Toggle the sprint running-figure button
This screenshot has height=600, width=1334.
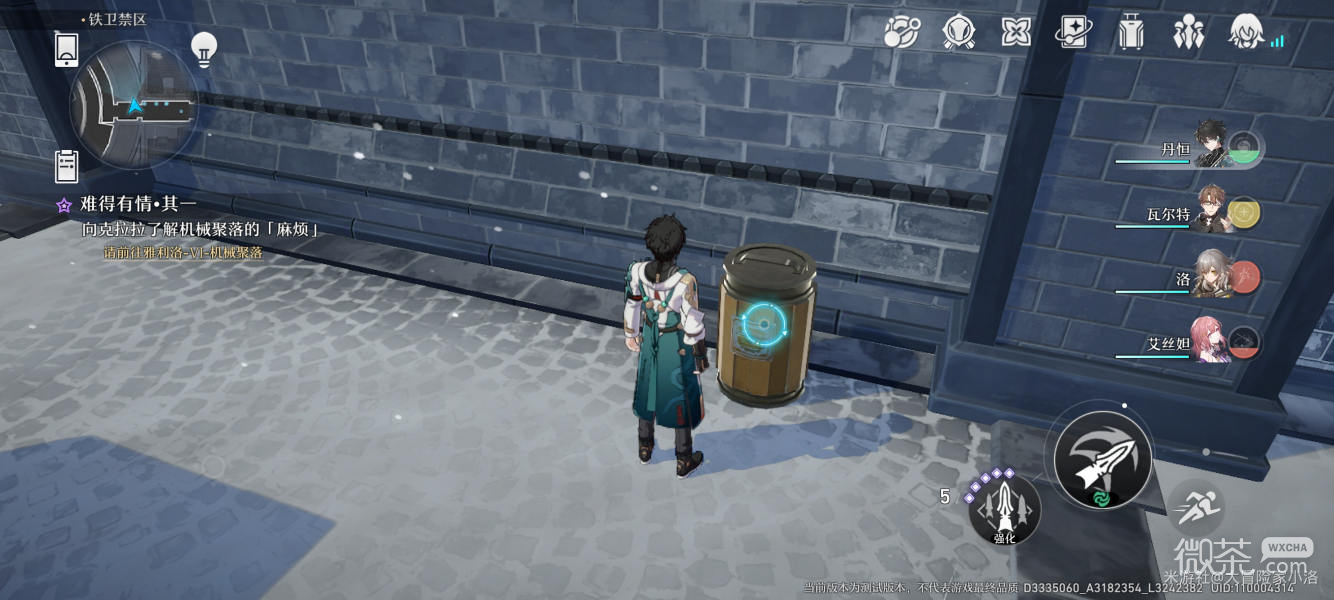pyautogui.click(x=1193, y=508)
